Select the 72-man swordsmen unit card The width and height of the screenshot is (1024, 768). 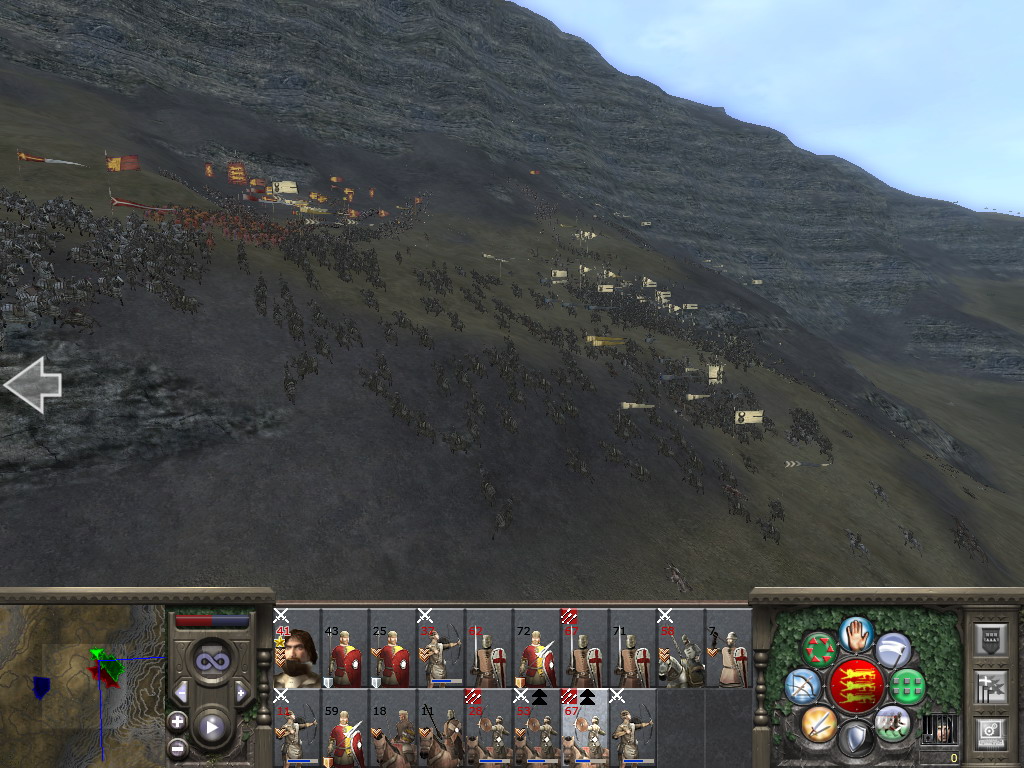537,648
